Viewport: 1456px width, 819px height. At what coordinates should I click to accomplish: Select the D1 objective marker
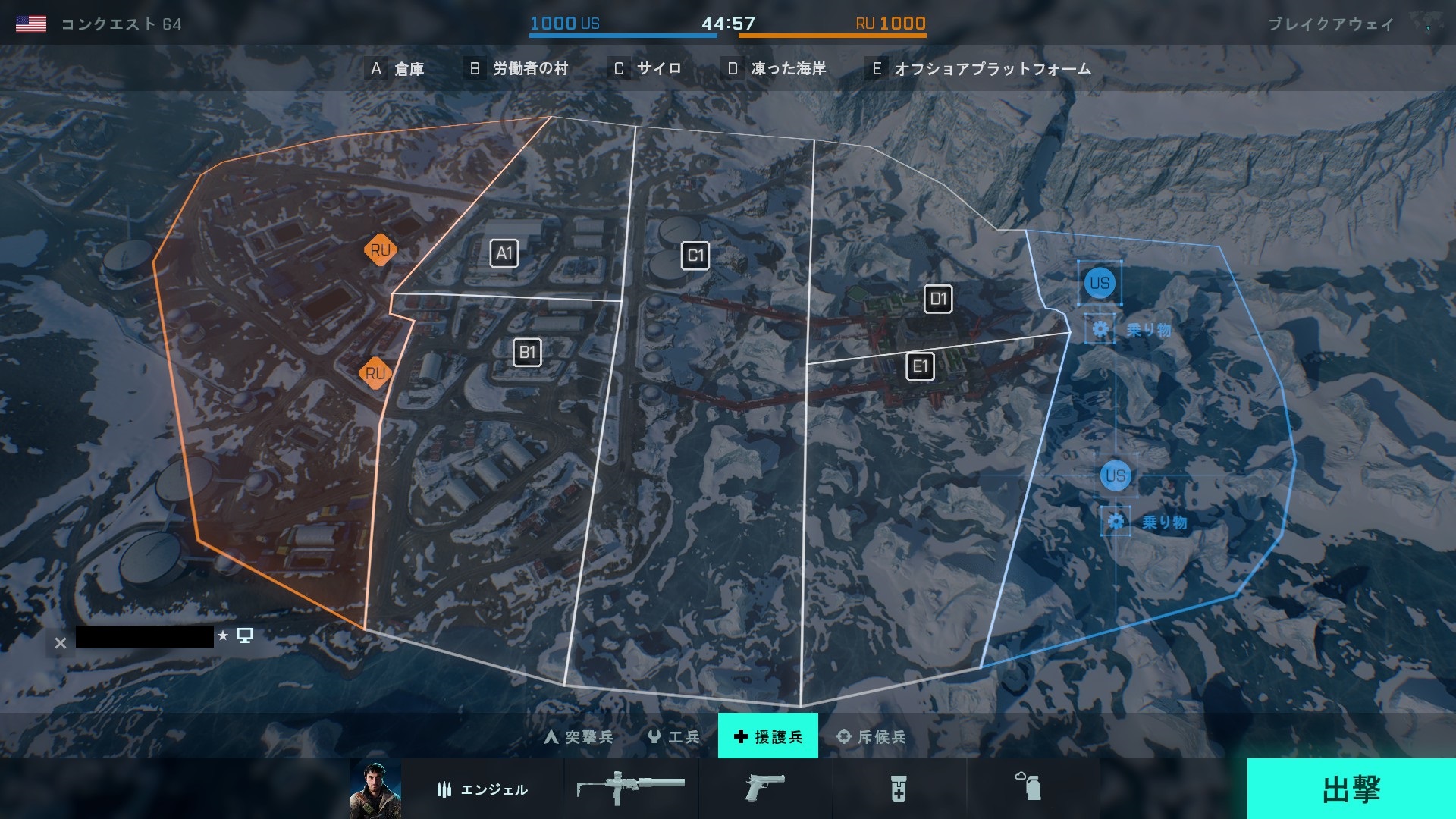(x=938, y=299)
